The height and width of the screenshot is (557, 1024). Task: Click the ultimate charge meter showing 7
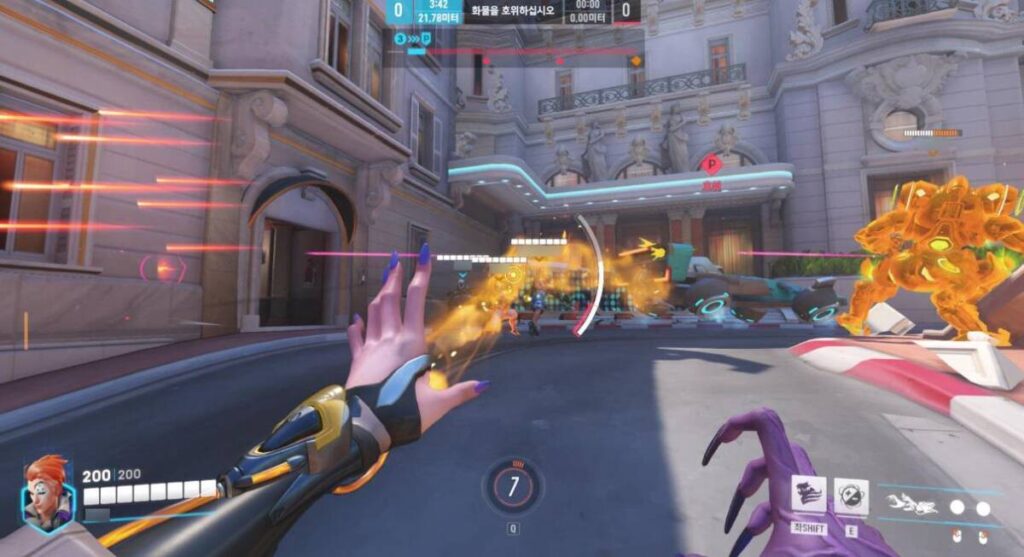click(x=513, y=487)
